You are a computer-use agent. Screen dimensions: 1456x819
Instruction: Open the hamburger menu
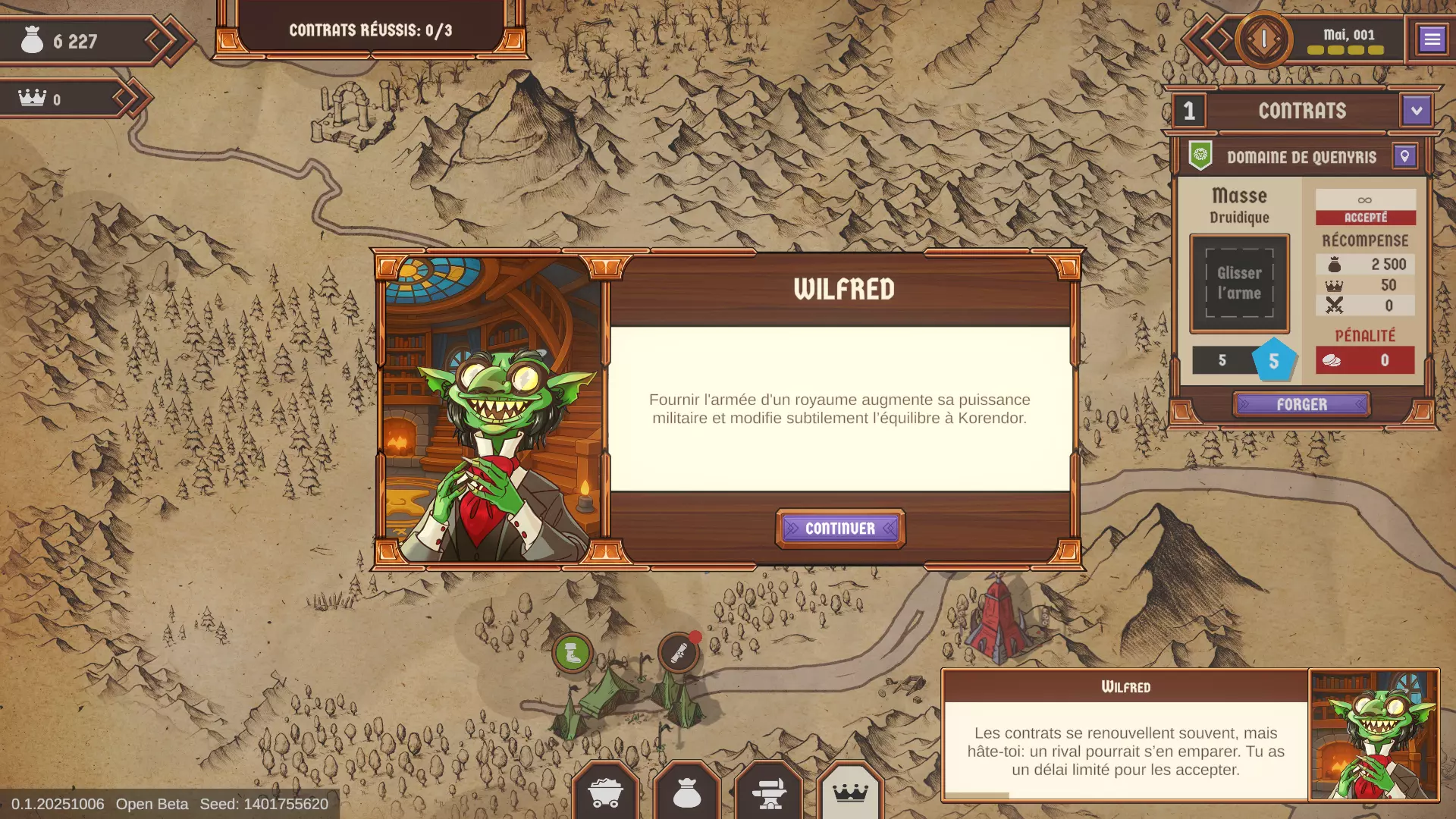[1432, 39]
